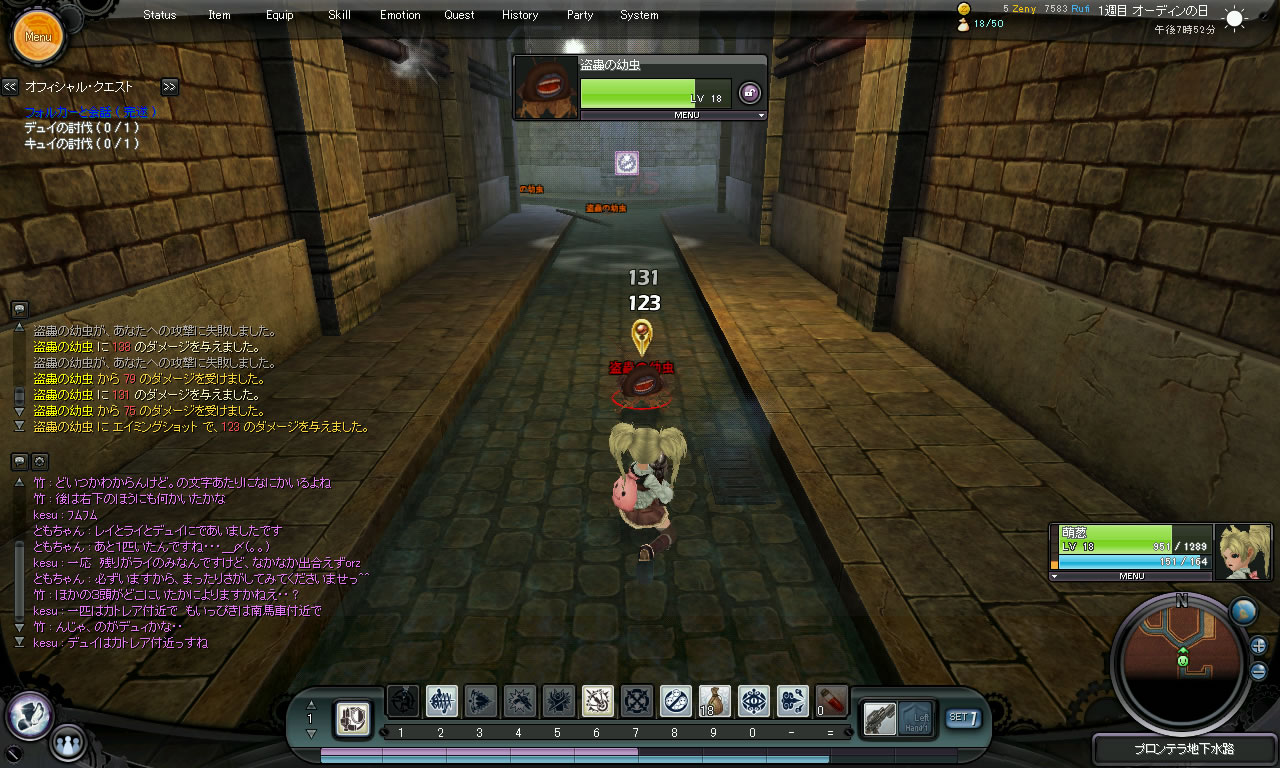Screen dimensions: 1280x768
Task: Show the previous quest category with <<
Action: click(x=9, y=87)
